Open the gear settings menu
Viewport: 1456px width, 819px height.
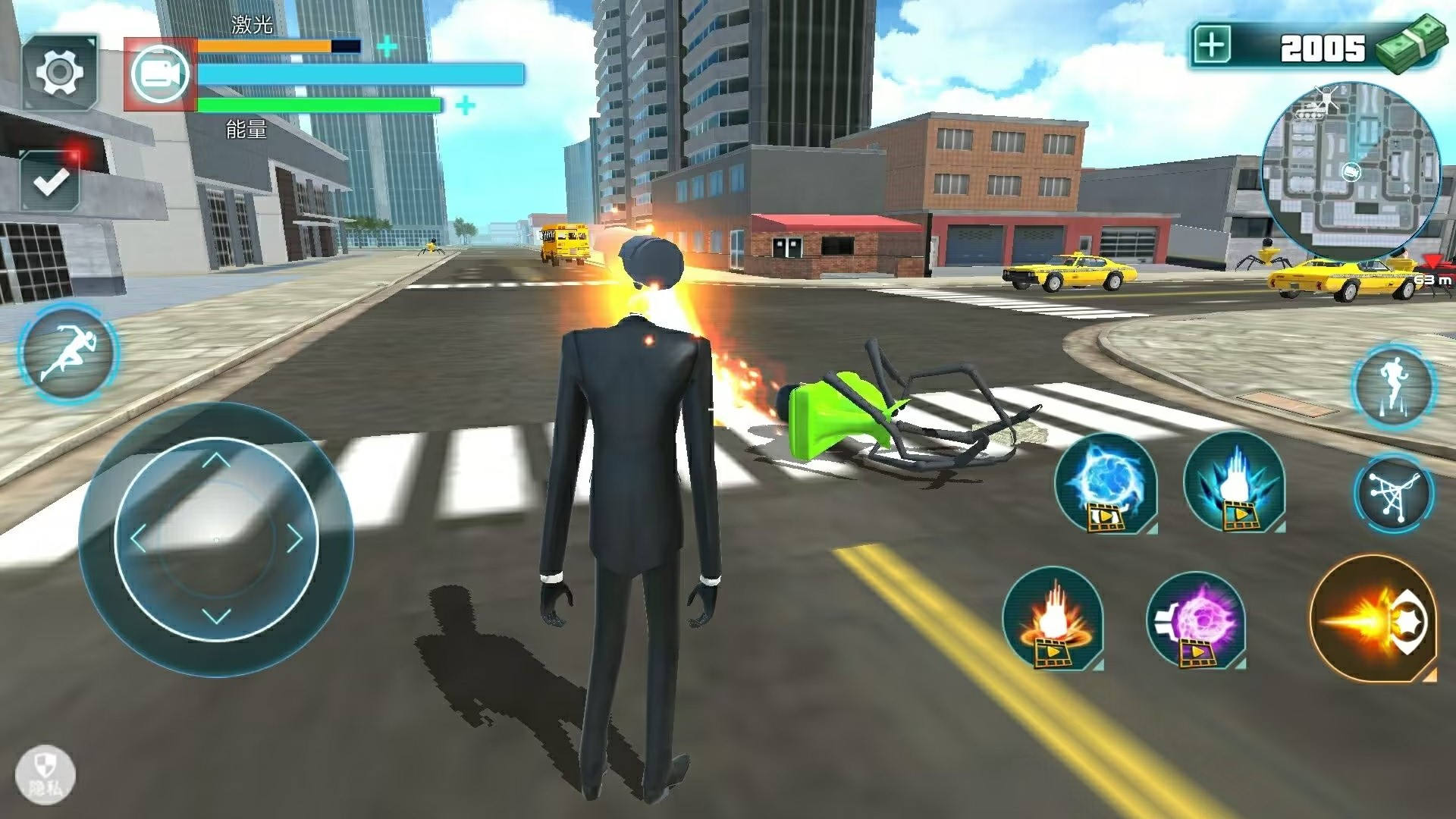click(59, 73)
